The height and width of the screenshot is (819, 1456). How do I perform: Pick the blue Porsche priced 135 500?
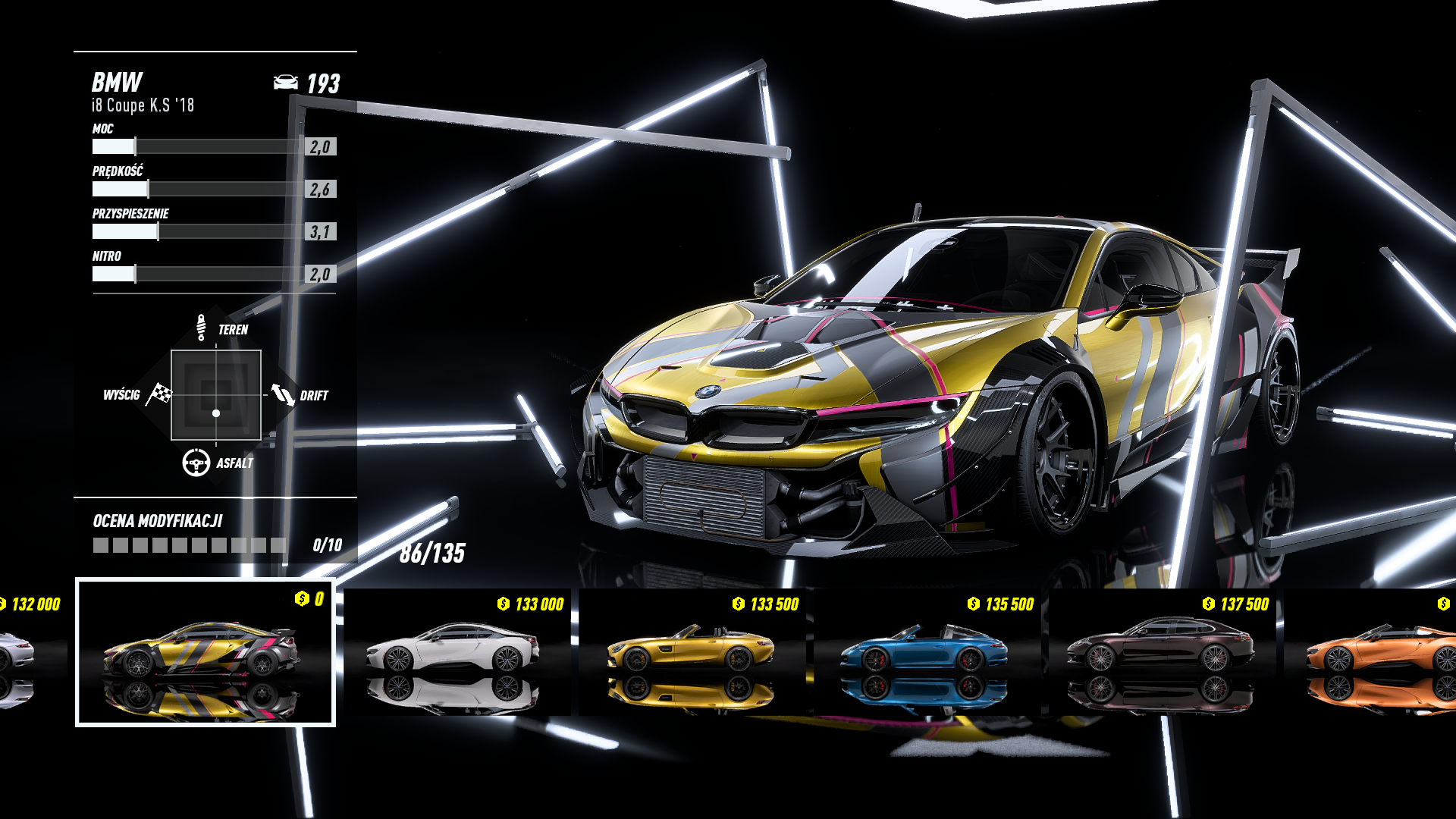927,652
